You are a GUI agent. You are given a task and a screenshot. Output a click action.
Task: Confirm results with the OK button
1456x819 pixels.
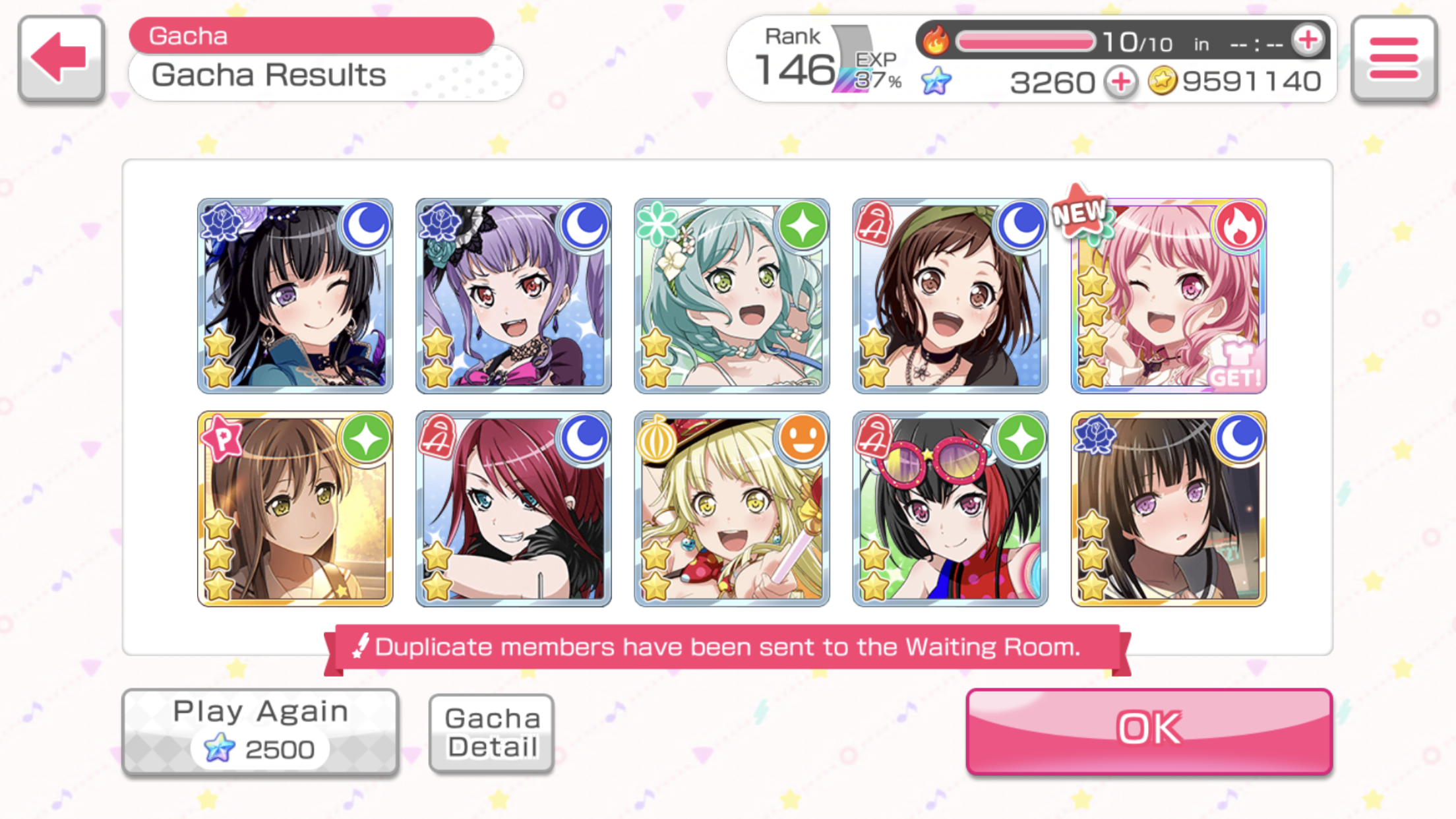click(x=1149, y=731)
